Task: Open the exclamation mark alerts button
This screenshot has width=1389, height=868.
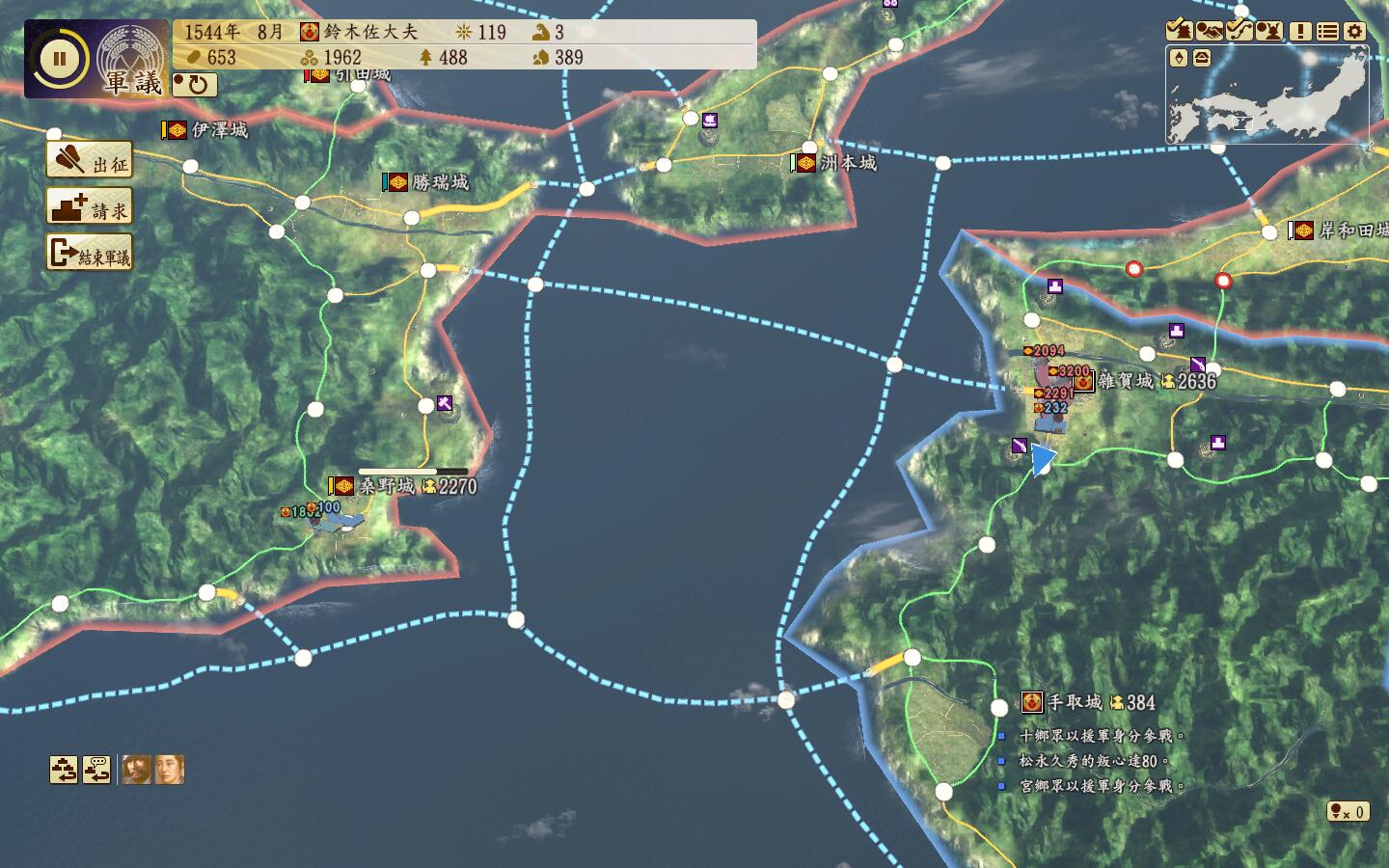Action: tap(1300, 31)
